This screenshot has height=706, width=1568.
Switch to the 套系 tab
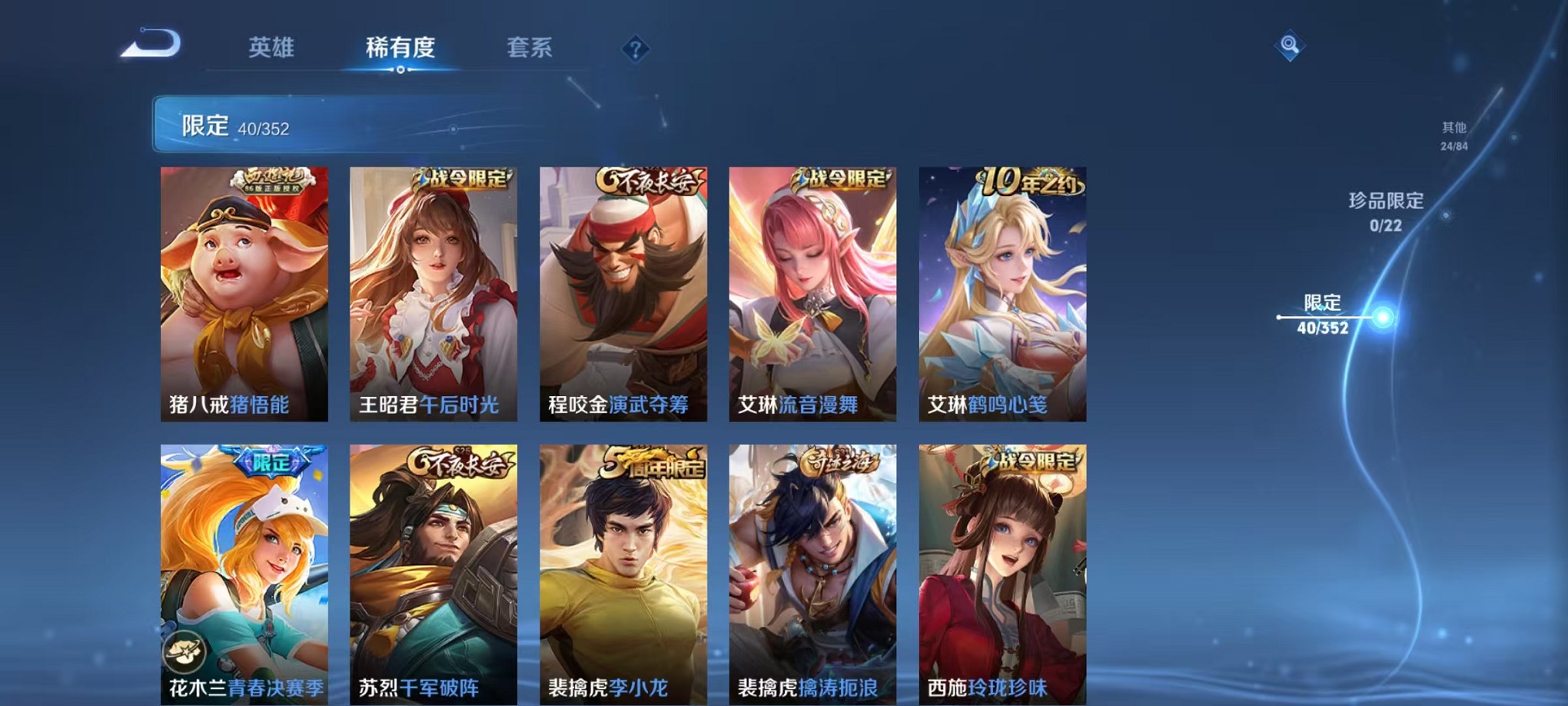[x=532, y=48]
